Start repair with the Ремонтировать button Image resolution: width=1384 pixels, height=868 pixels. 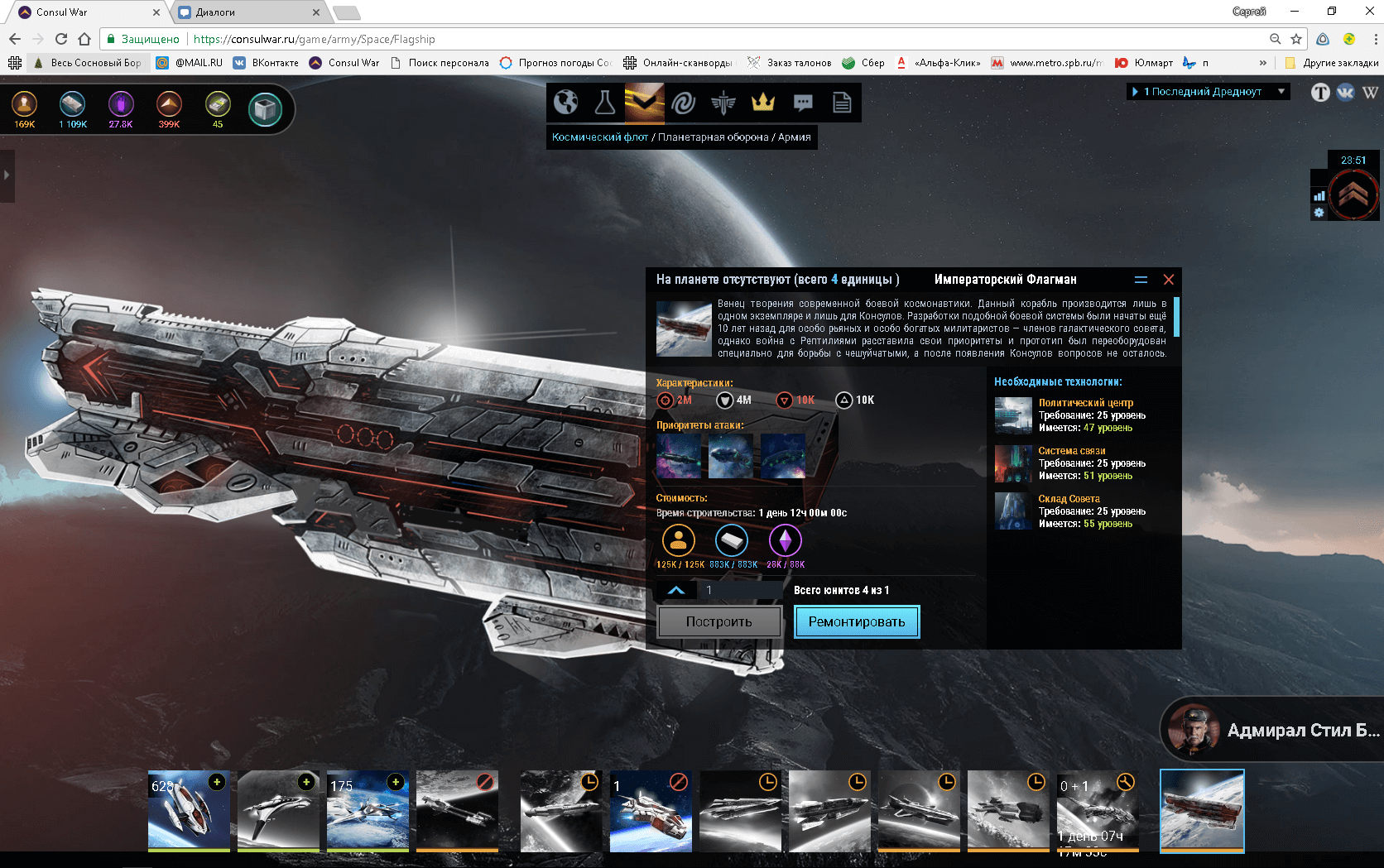tap(857, 621)
